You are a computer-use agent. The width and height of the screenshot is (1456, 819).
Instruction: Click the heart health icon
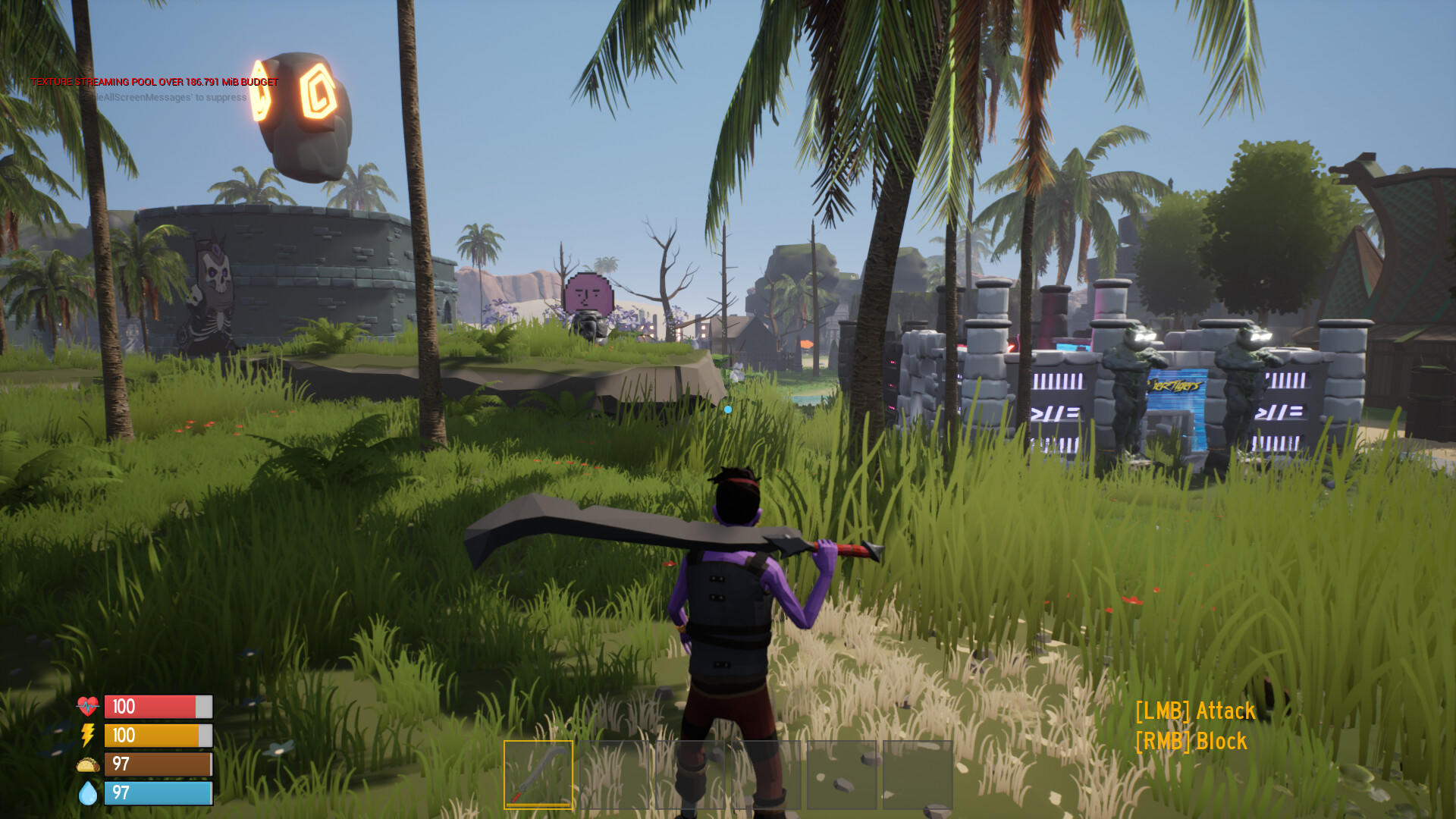pyautogui.click(x=86, y=707)
